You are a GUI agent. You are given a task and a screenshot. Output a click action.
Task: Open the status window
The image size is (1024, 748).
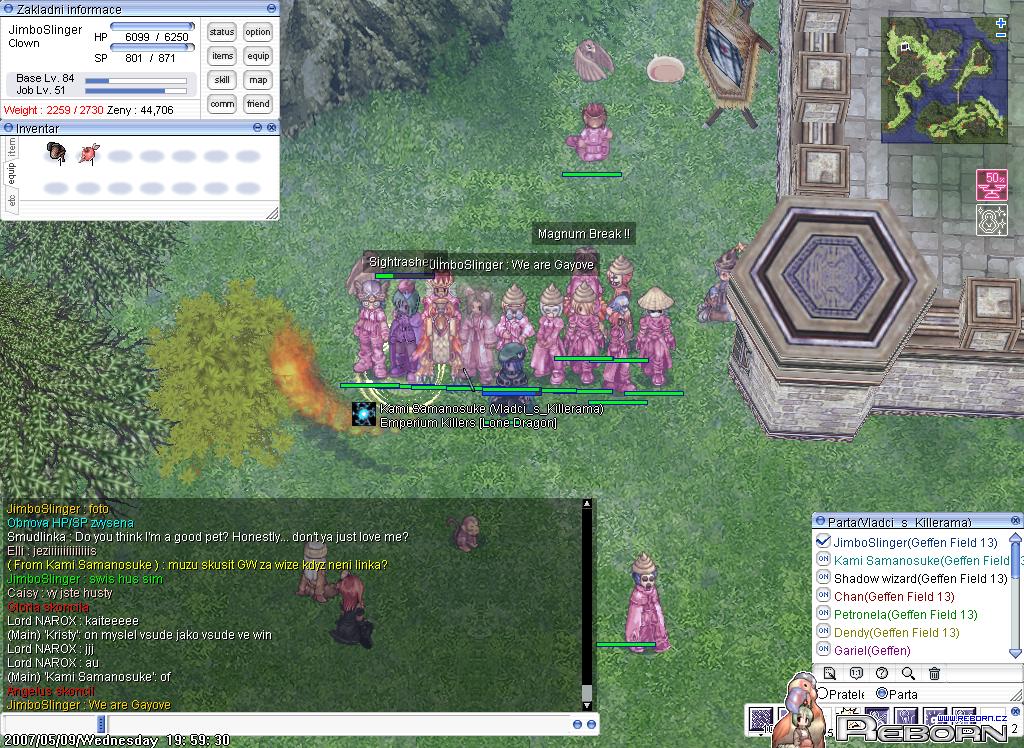pyautogui.click(x=222, y=32)
